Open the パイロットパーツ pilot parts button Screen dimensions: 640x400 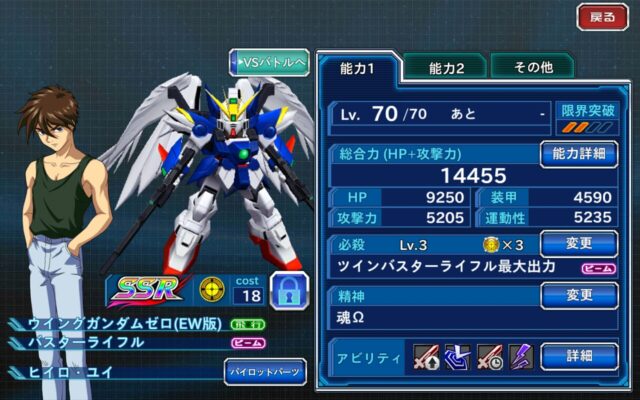264,372
